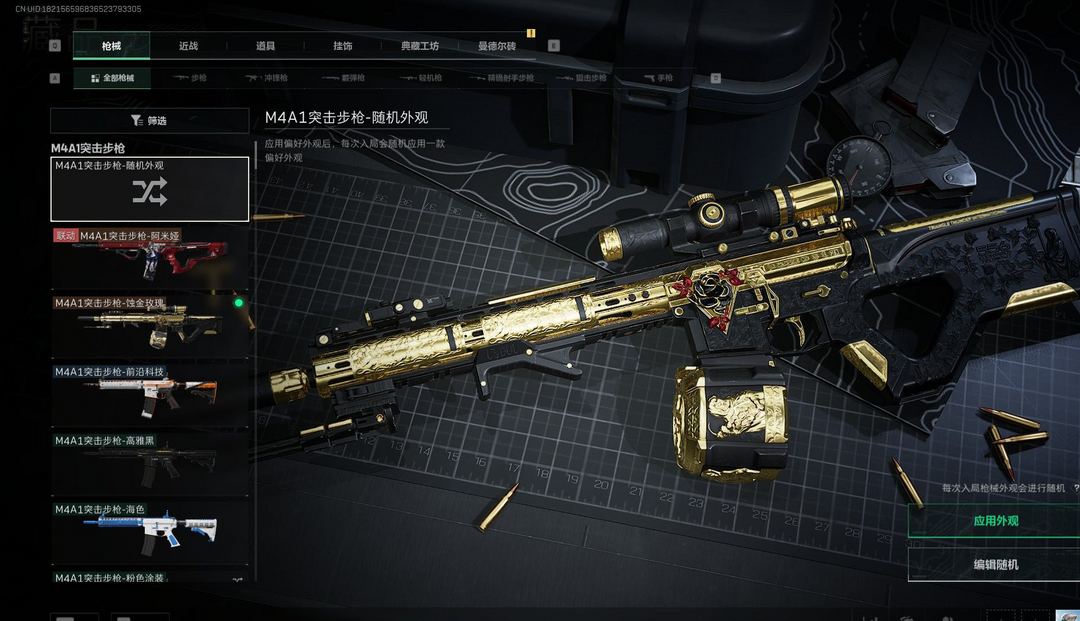Apply the skin with 应用外观
The image size is (1080, 621).
coord(995,521)
